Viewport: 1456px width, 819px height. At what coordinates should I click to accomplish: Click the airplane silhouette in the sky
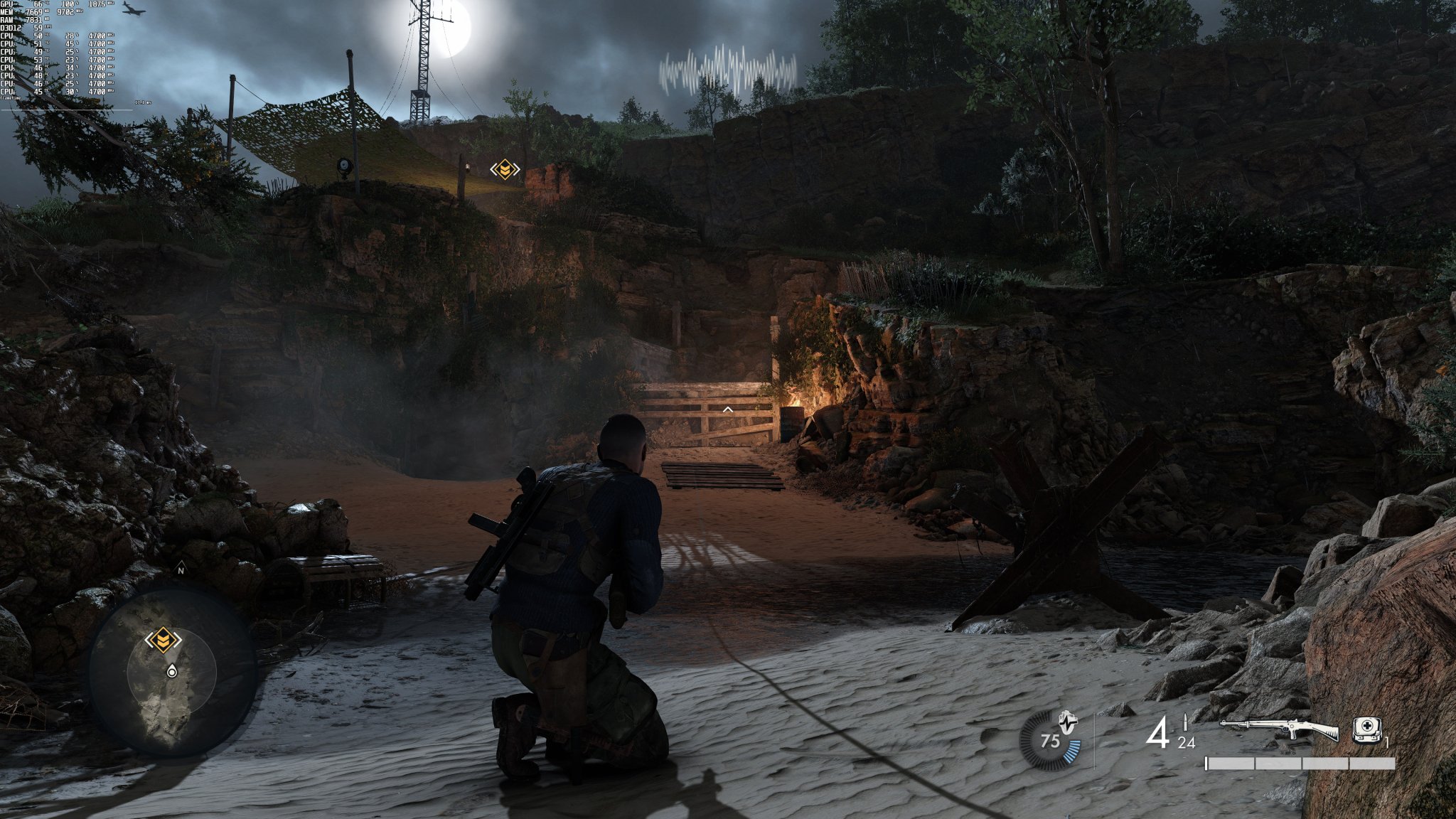[x=134, y=9]
